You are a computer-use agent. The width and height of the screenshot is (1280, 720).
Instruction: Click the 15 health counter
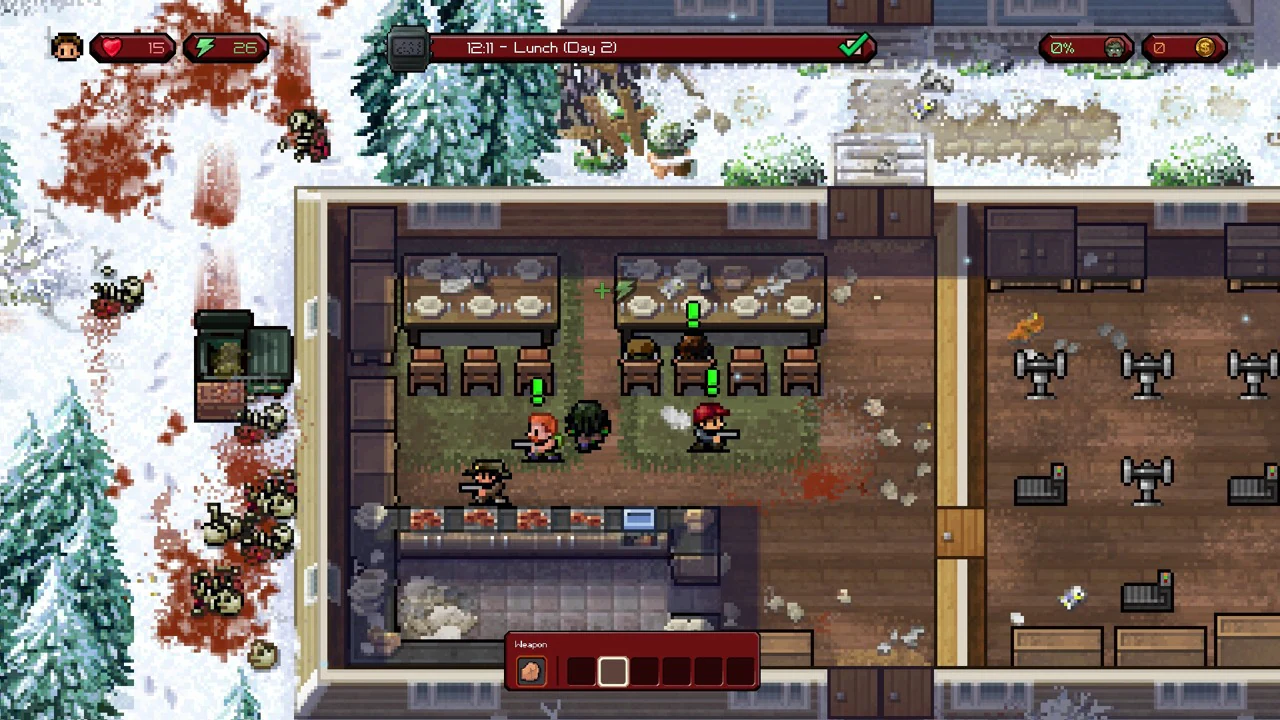155,47
